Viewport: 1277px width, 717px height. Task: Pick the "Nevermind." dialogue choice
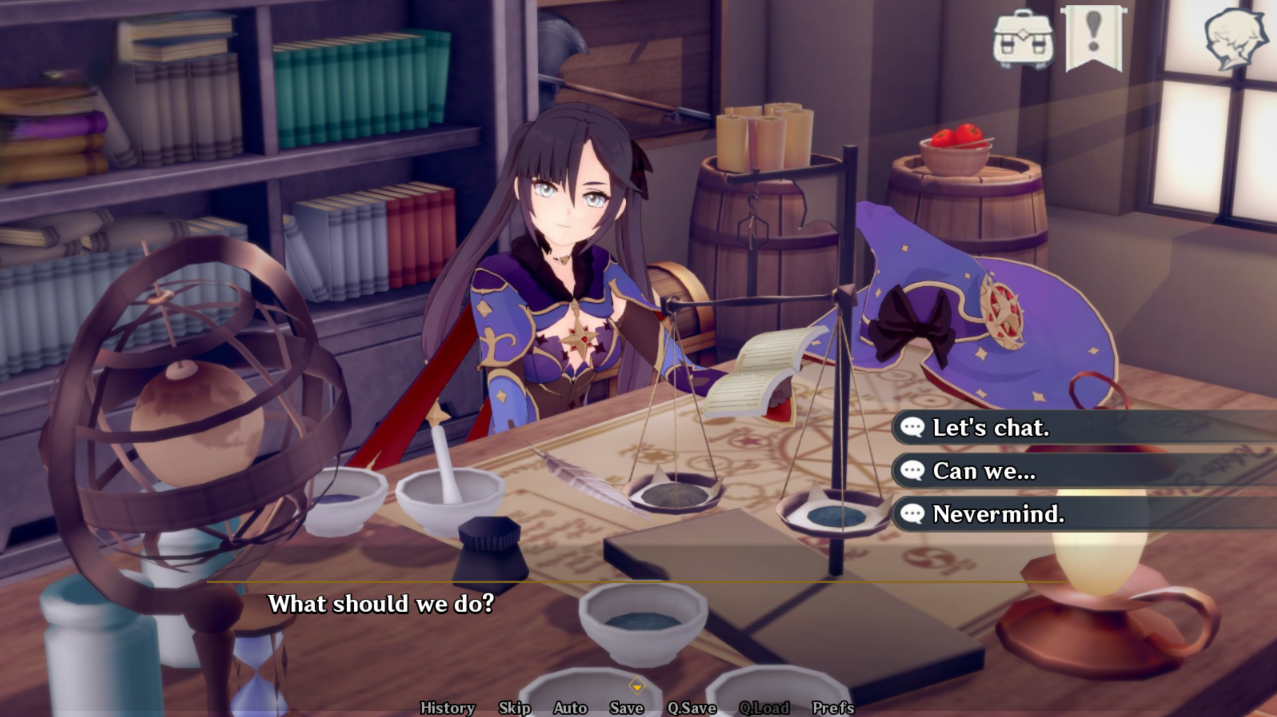point(997,515)
